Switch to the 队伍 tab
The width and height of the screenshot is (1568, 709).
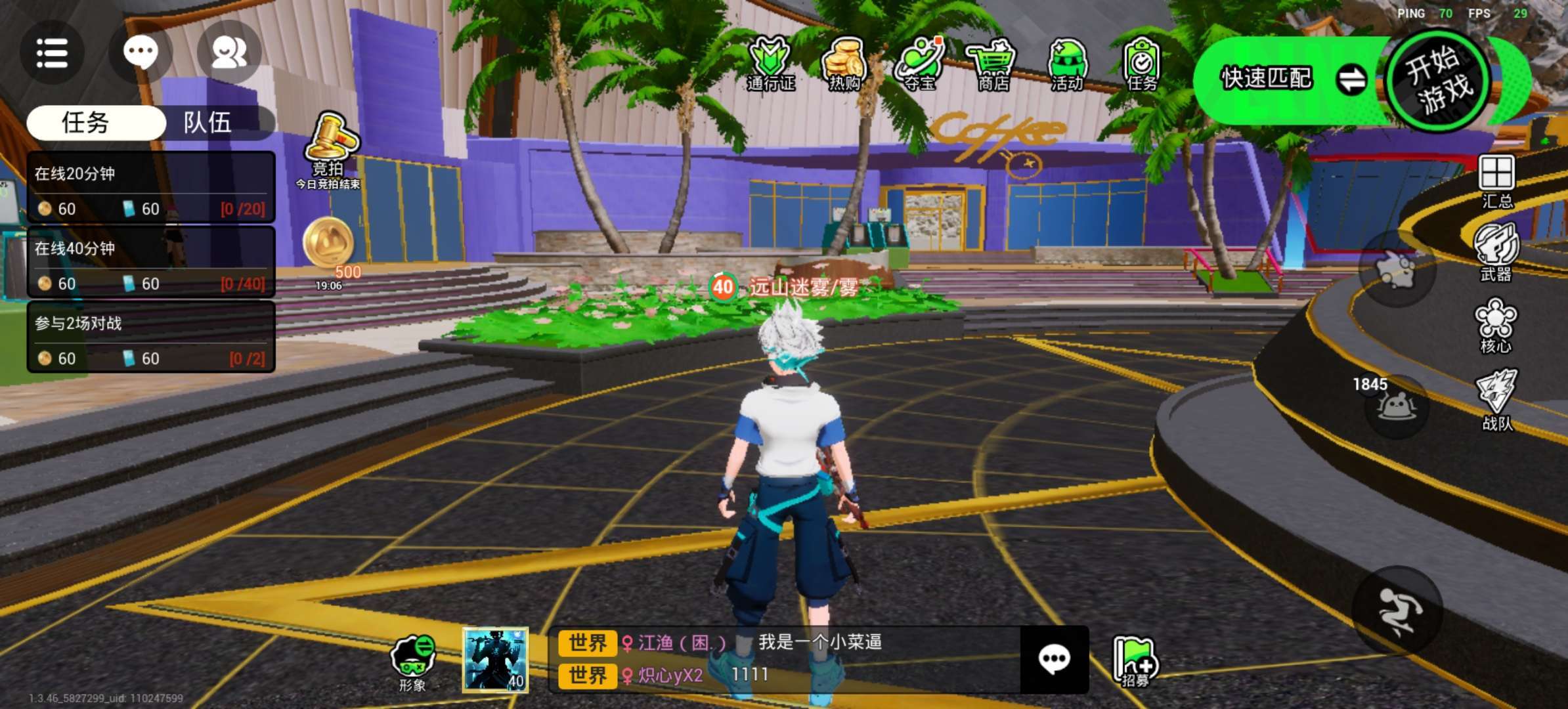(x=208, y=123)
